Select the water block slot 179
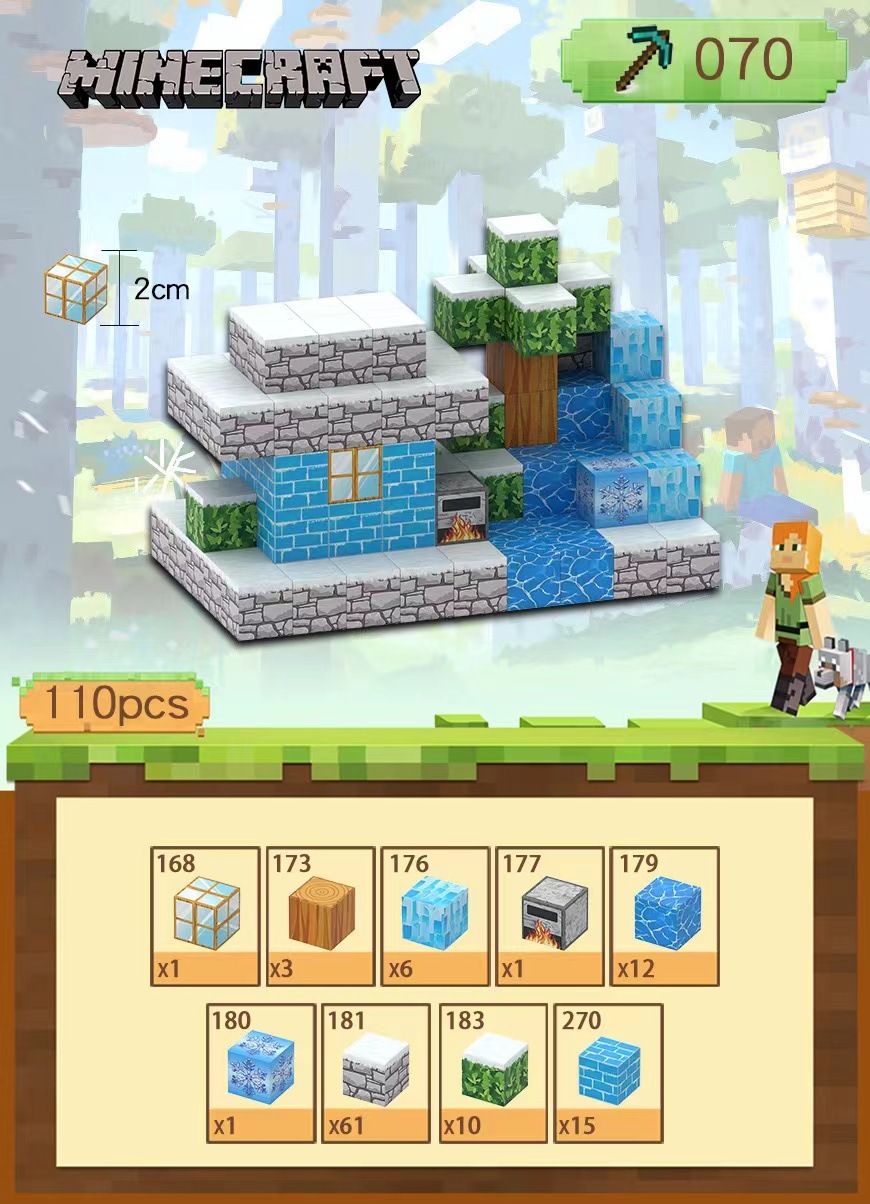The height and width of the screenshot is (1204, 870). pyautogui.click(x=664, y=916)
